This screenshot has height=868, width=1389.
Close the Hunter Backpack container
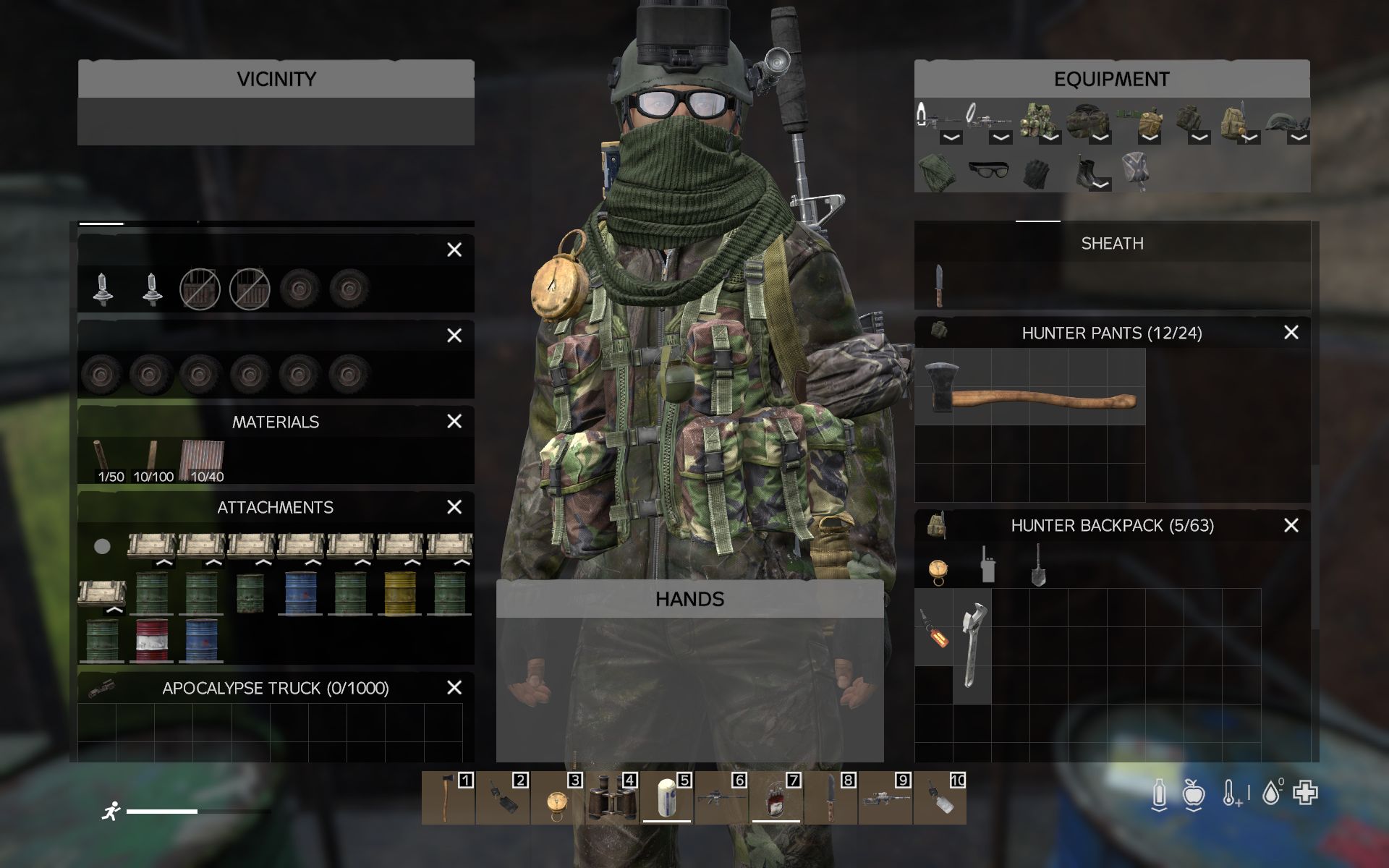tap(1291, 526)
